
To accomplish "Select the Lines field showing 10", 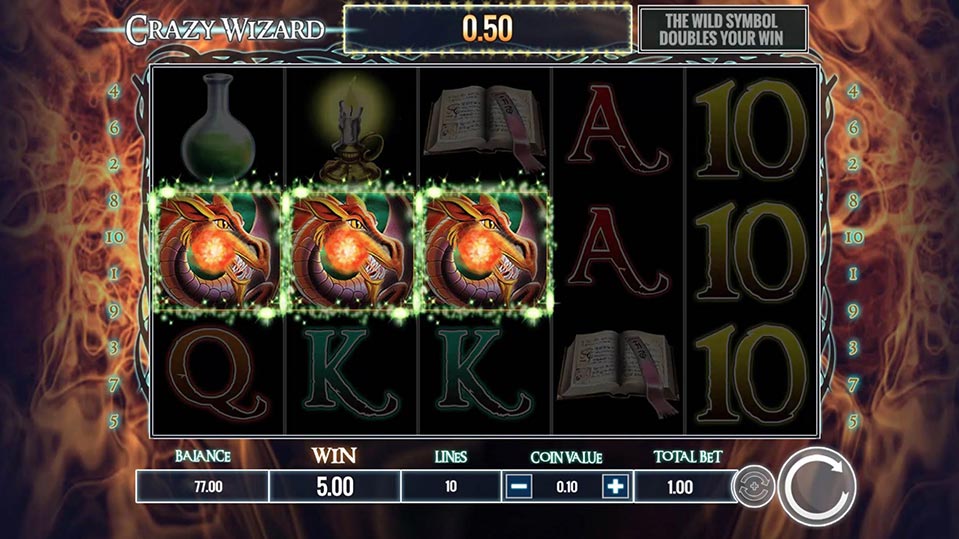I will [450, 487].
